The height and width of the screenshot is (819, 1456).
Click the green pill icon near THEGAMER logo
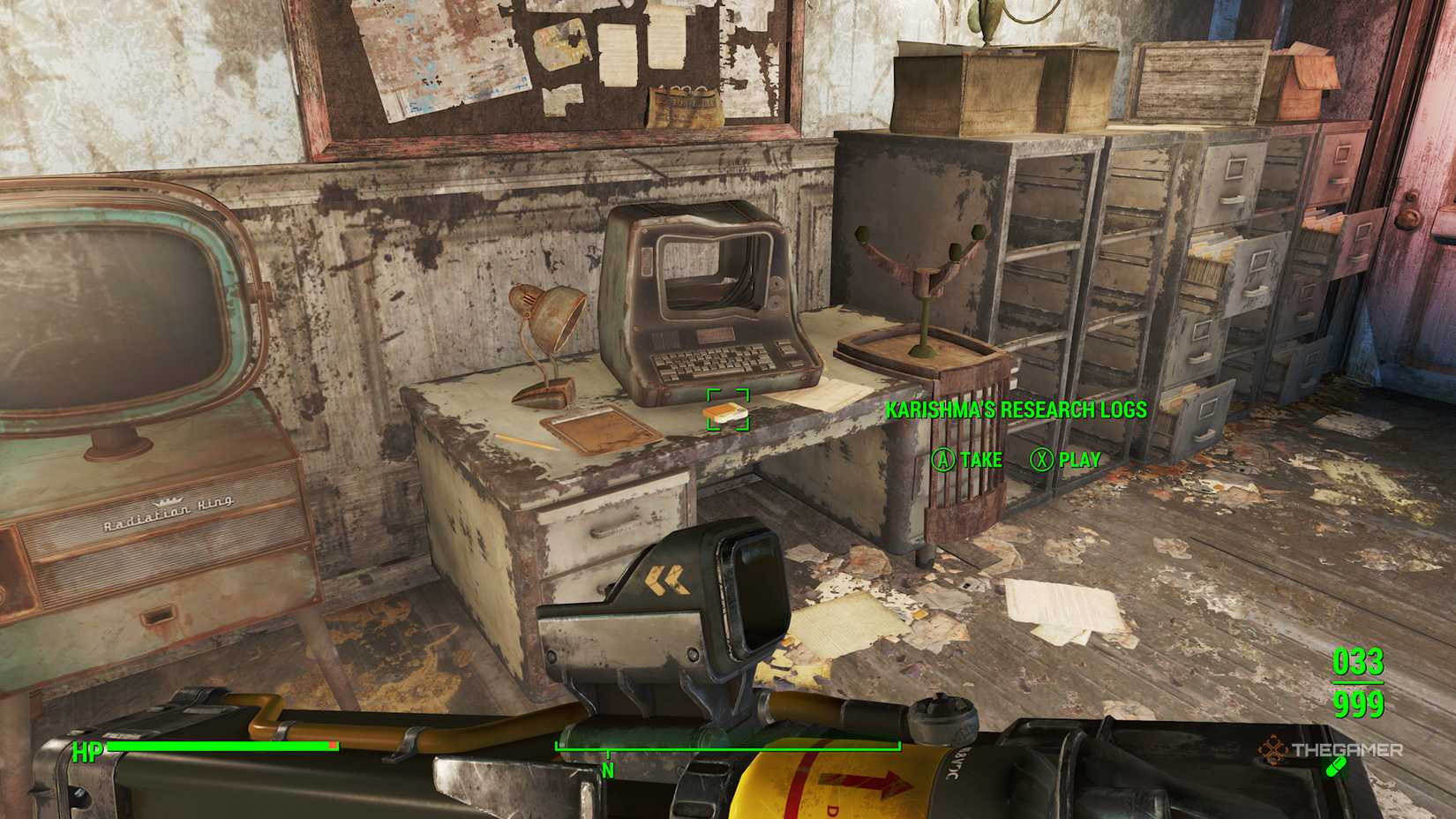(x=1336, y=767)
